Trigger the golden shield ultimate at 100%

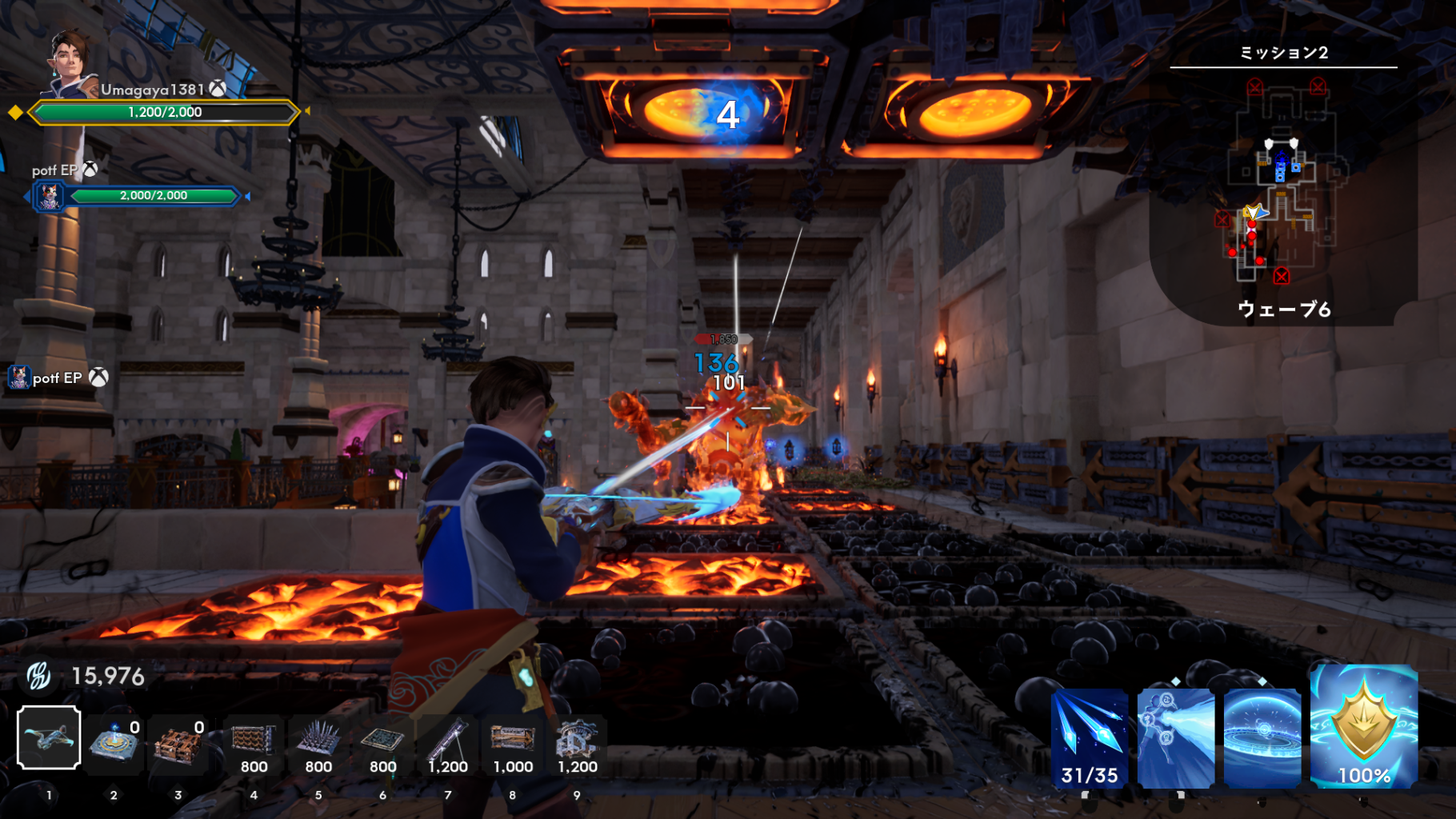[x=1364, y=726]
